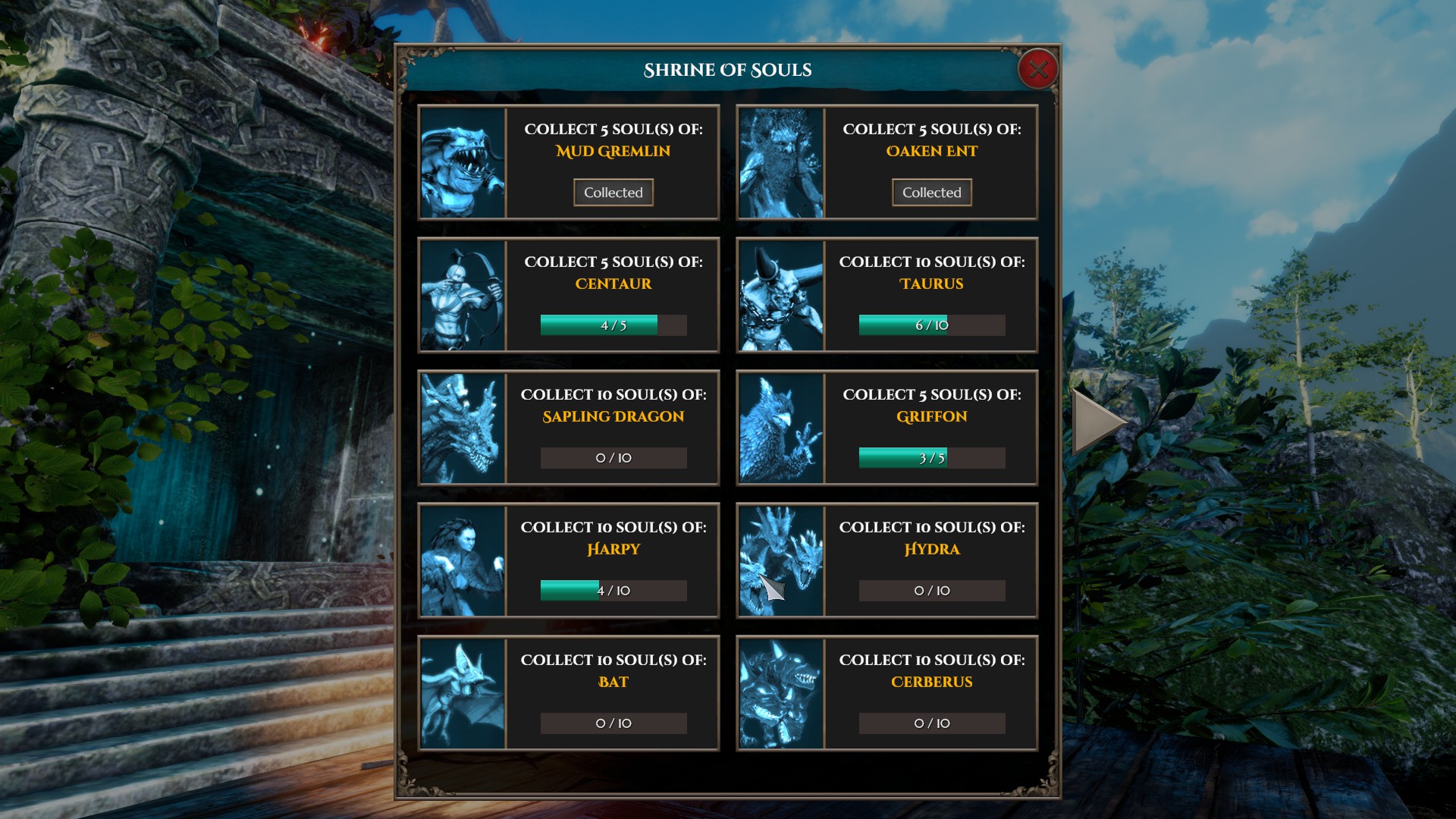Choose the Bat soul portrait

[x=463, y=694]
